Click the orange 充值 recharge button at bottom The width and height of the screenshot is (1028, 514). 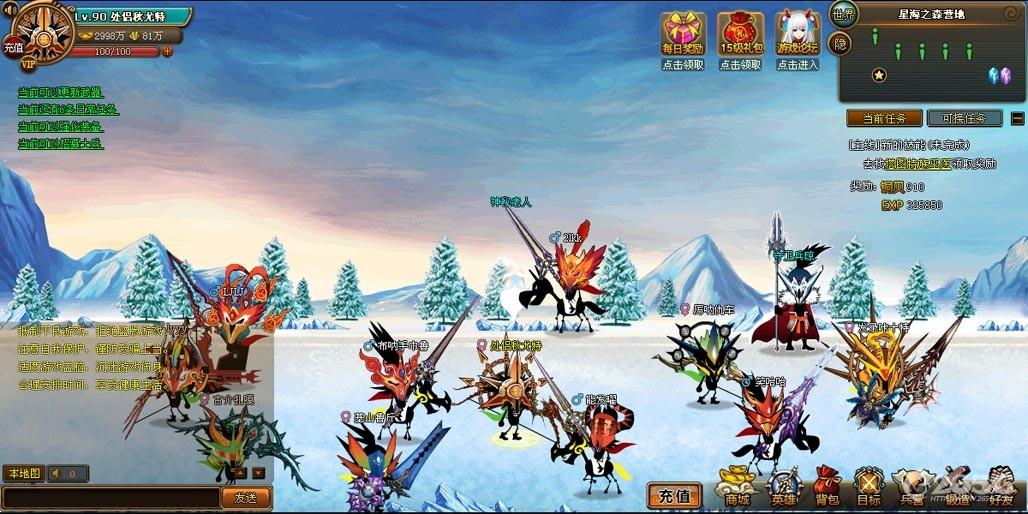(x=675, y=495)
